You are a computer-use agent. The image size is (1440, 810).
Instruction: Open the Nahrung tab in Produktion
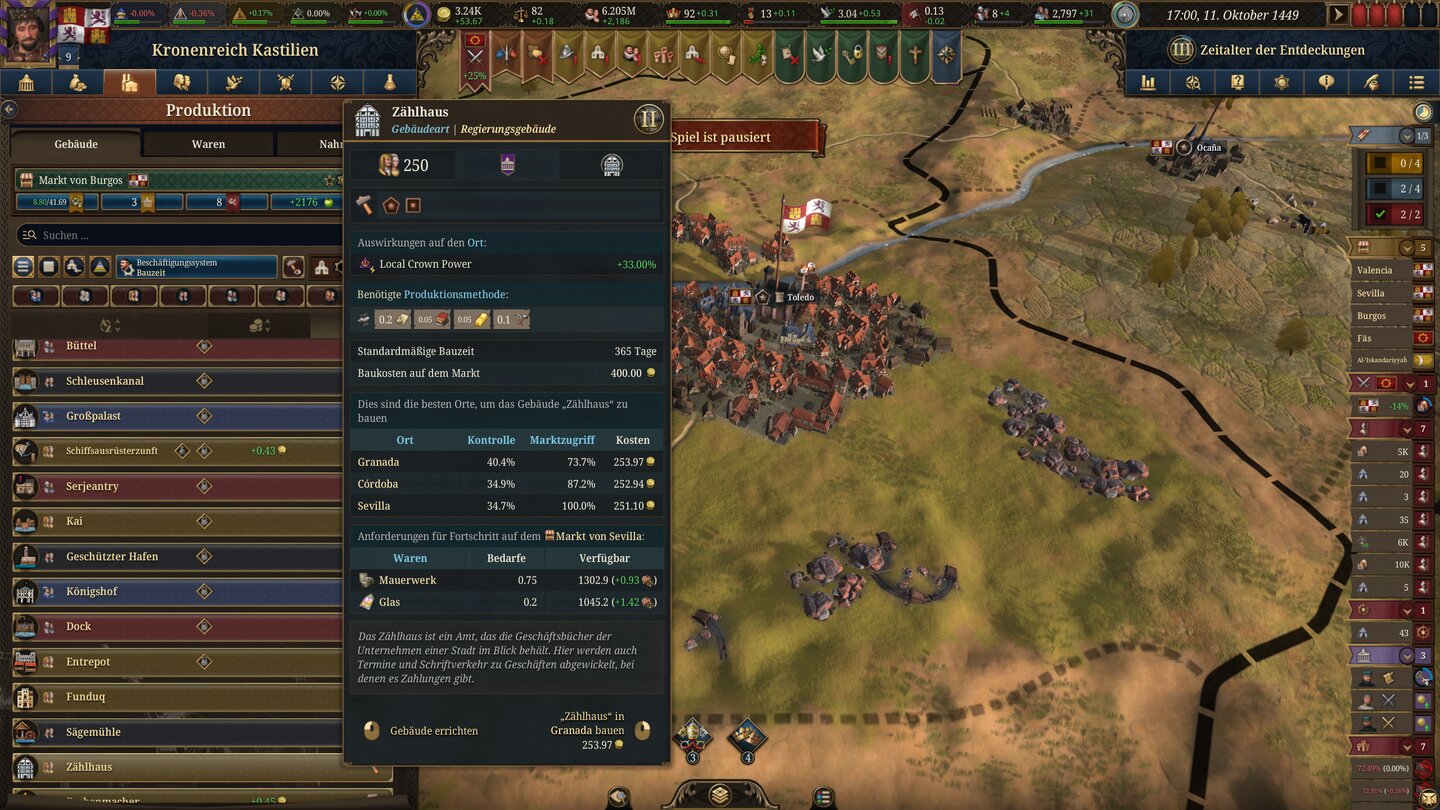click(x=330, y=143)
